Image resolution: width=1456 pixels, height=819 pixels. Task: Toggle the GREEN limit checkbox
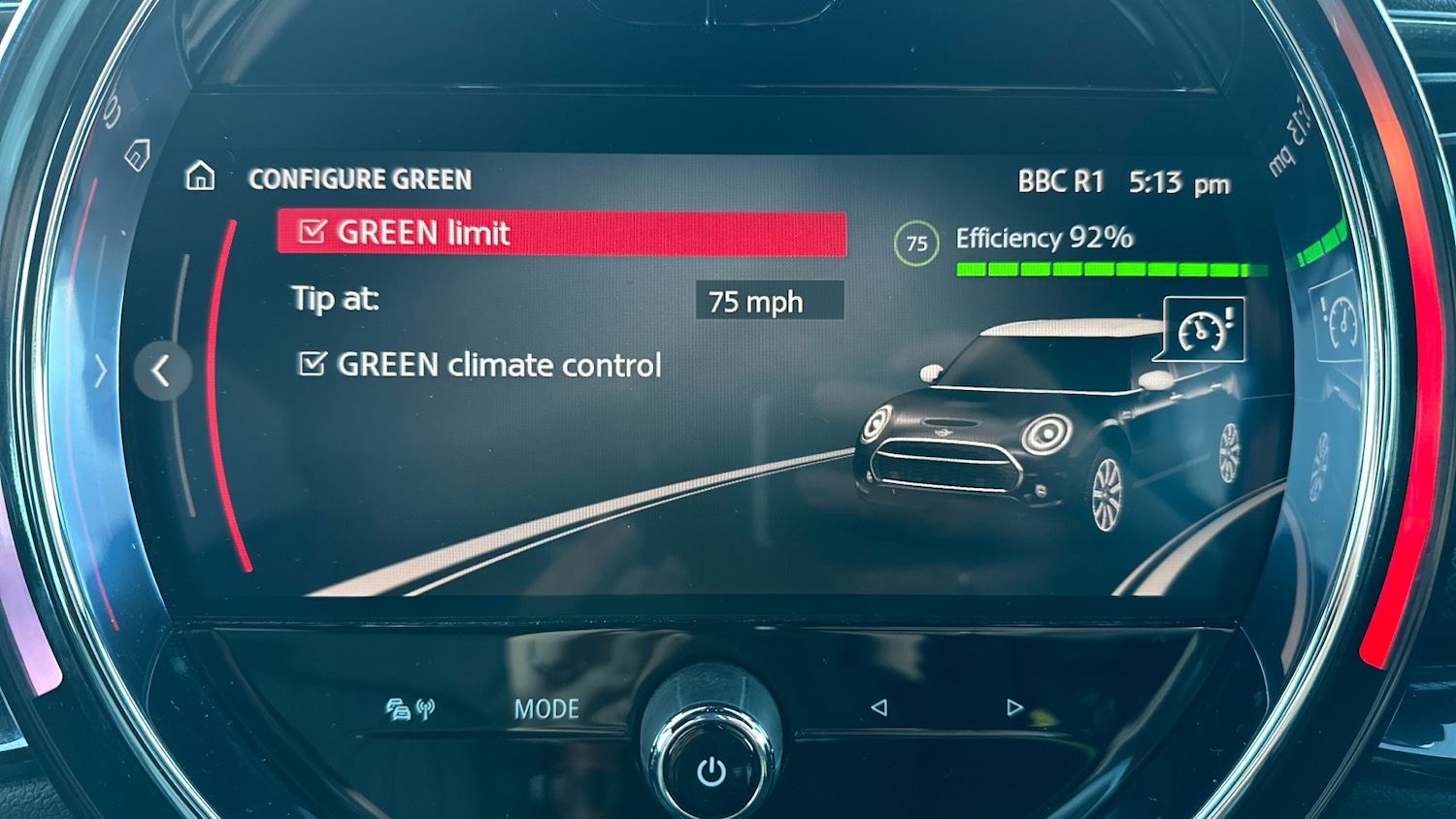click(x=313, y=233)
